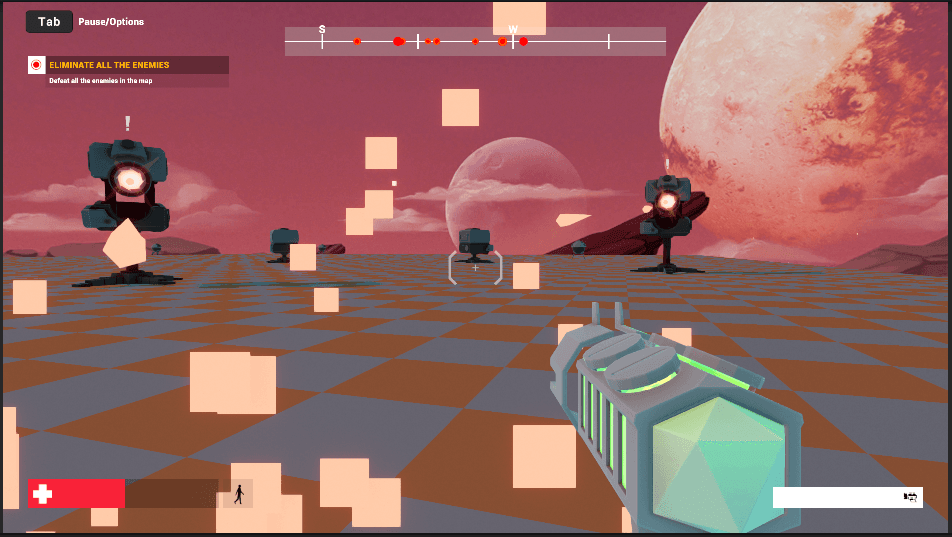Click the red objective target icon
Image resolution: width=952 pixels, height=537 pixels.
(37, 65)
